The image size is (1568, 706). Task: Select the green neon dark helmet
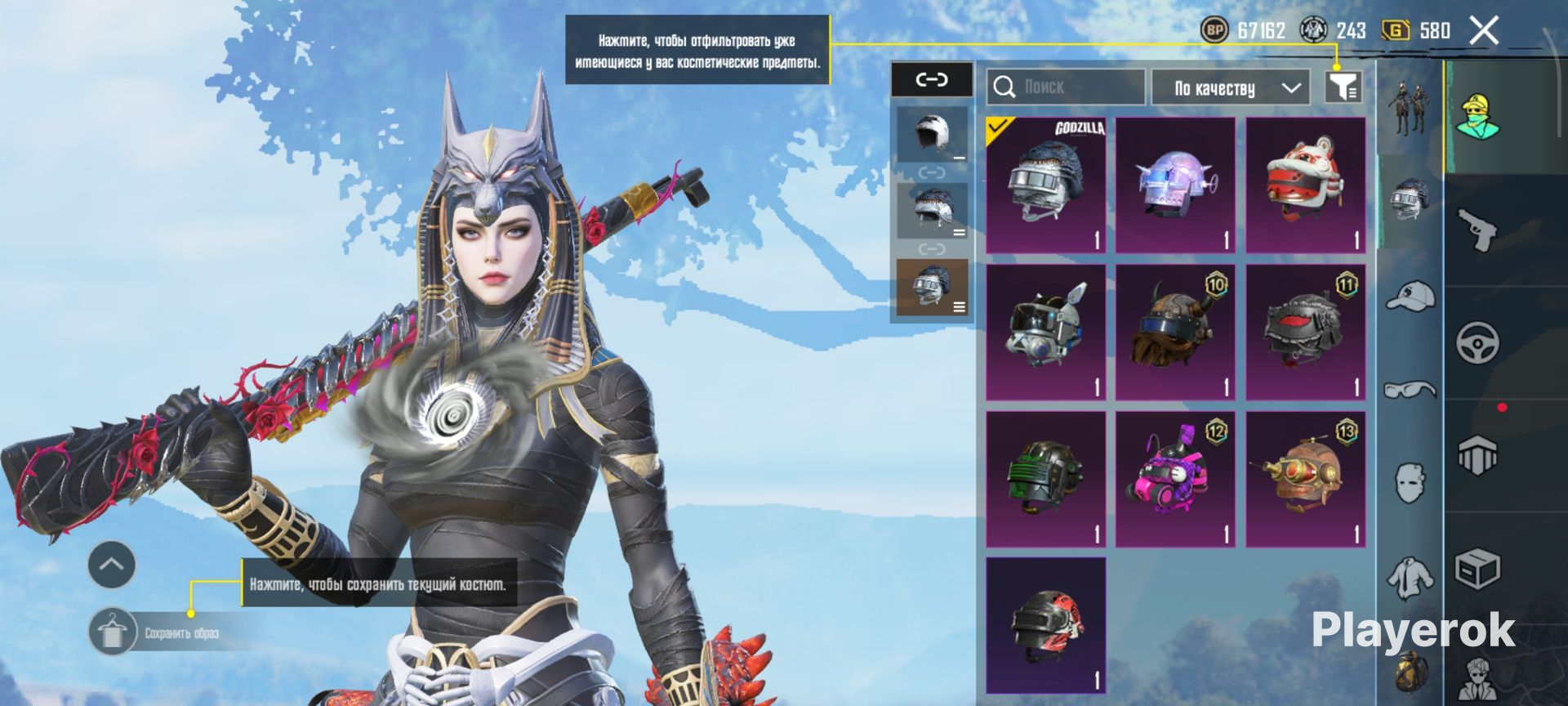click(1045, 479)
